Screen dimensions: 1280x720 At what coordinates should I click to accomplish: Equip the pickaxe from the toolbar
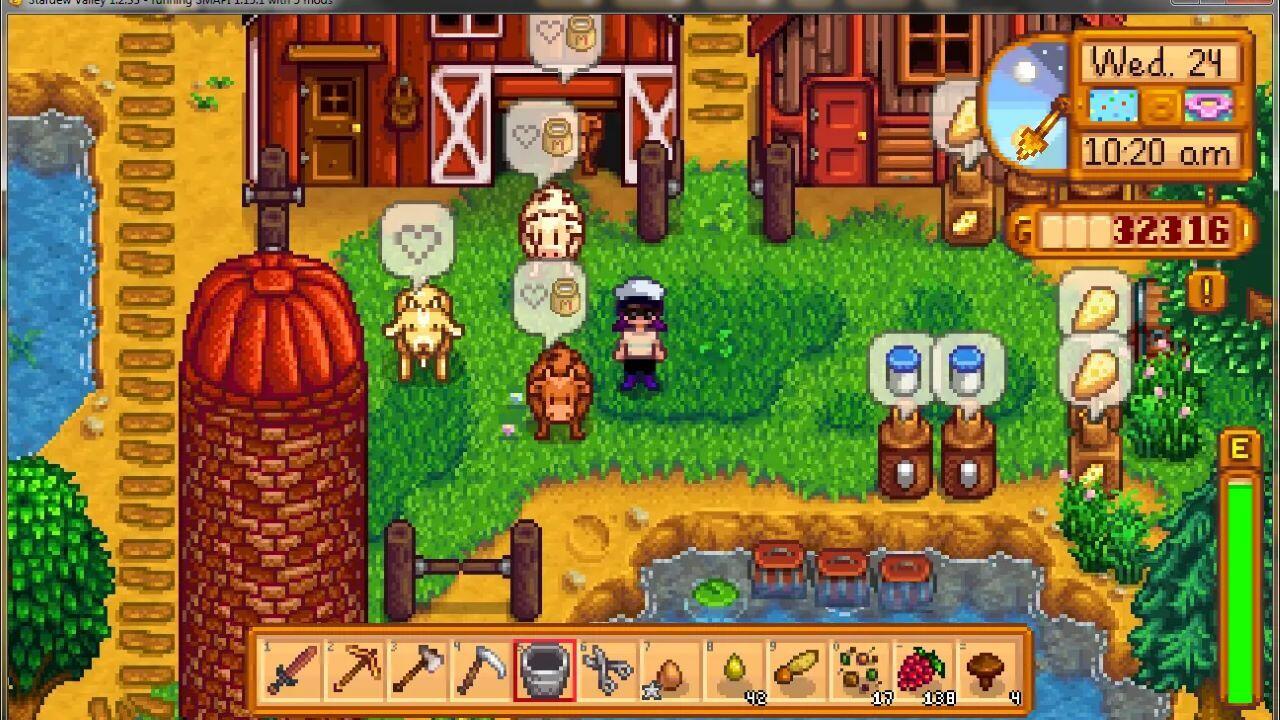point(356,669)
